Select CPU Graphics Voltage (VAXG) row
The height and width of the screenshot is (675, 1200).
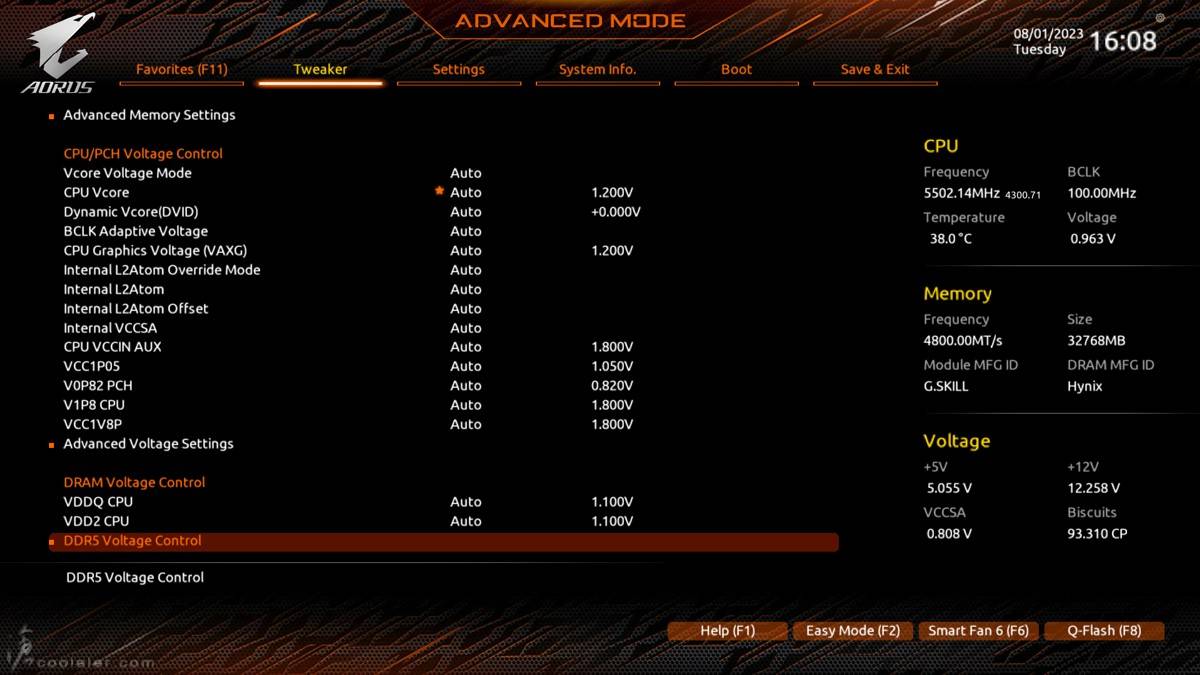click(x=155, y=250)
